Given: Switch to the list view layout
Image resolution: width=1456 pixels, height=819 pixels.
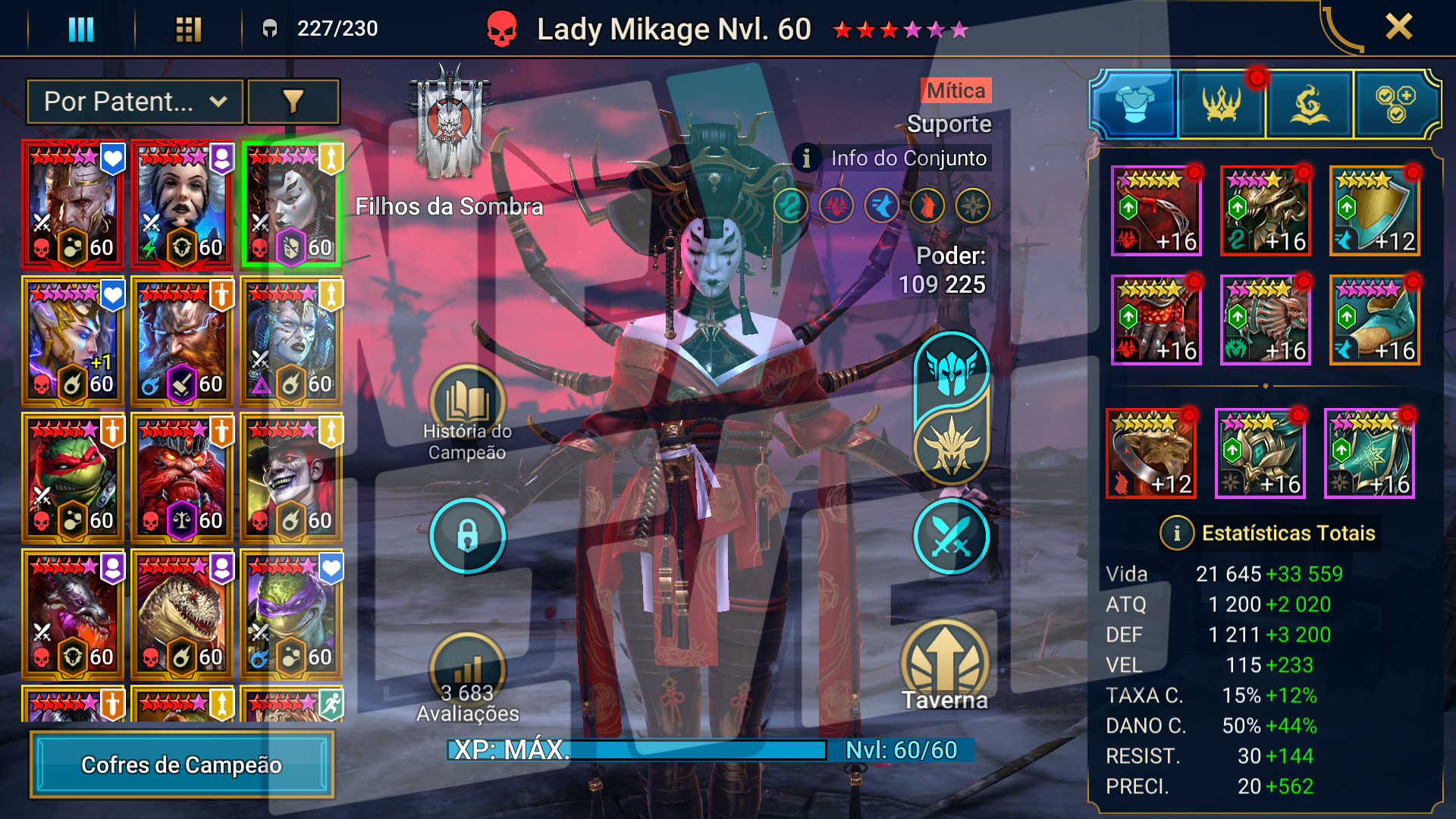Looking at the screenshot, I should tap(81, 30).
